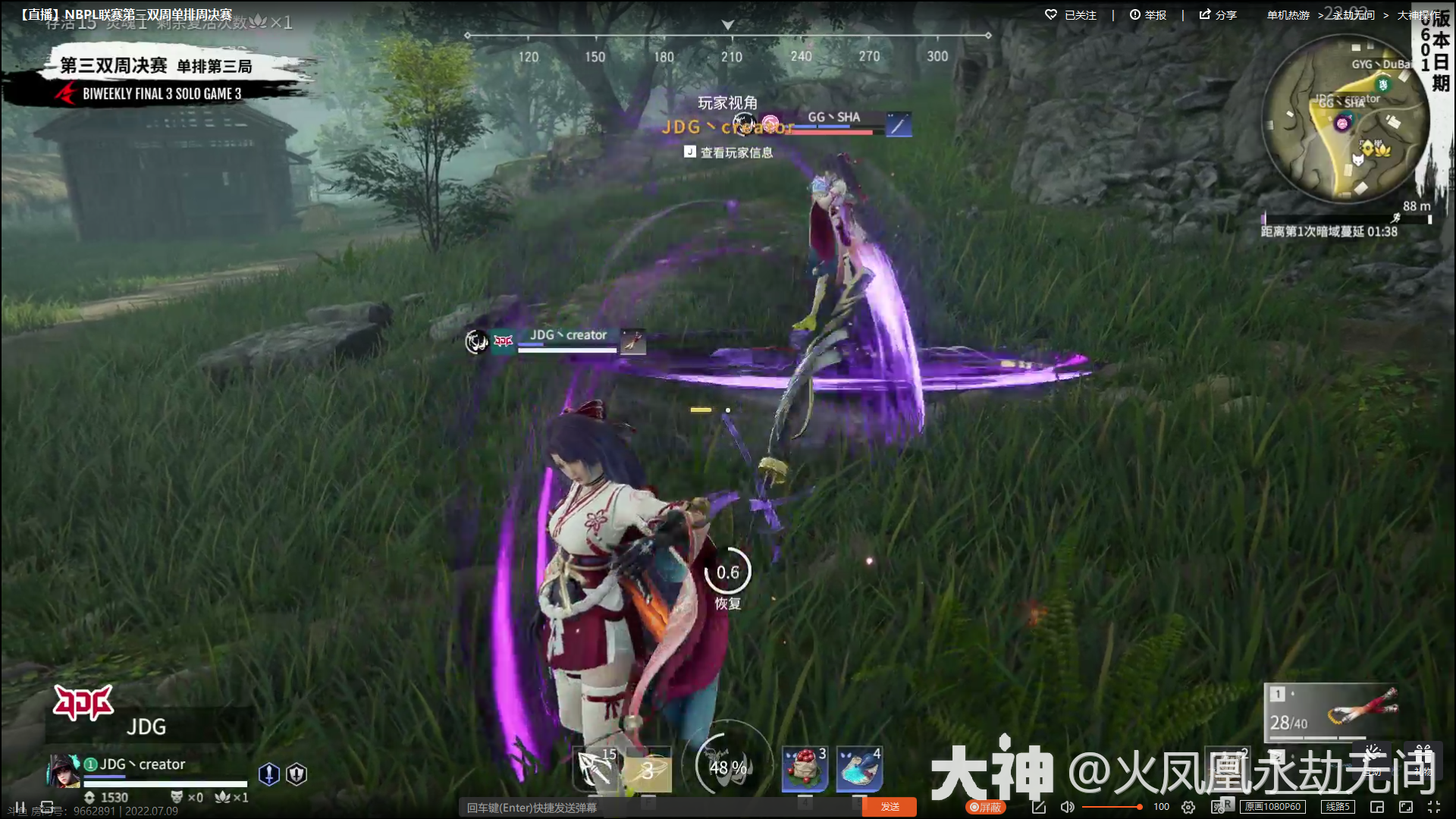
Task: Report the stream with 举报
Action: click(1147, 15)
